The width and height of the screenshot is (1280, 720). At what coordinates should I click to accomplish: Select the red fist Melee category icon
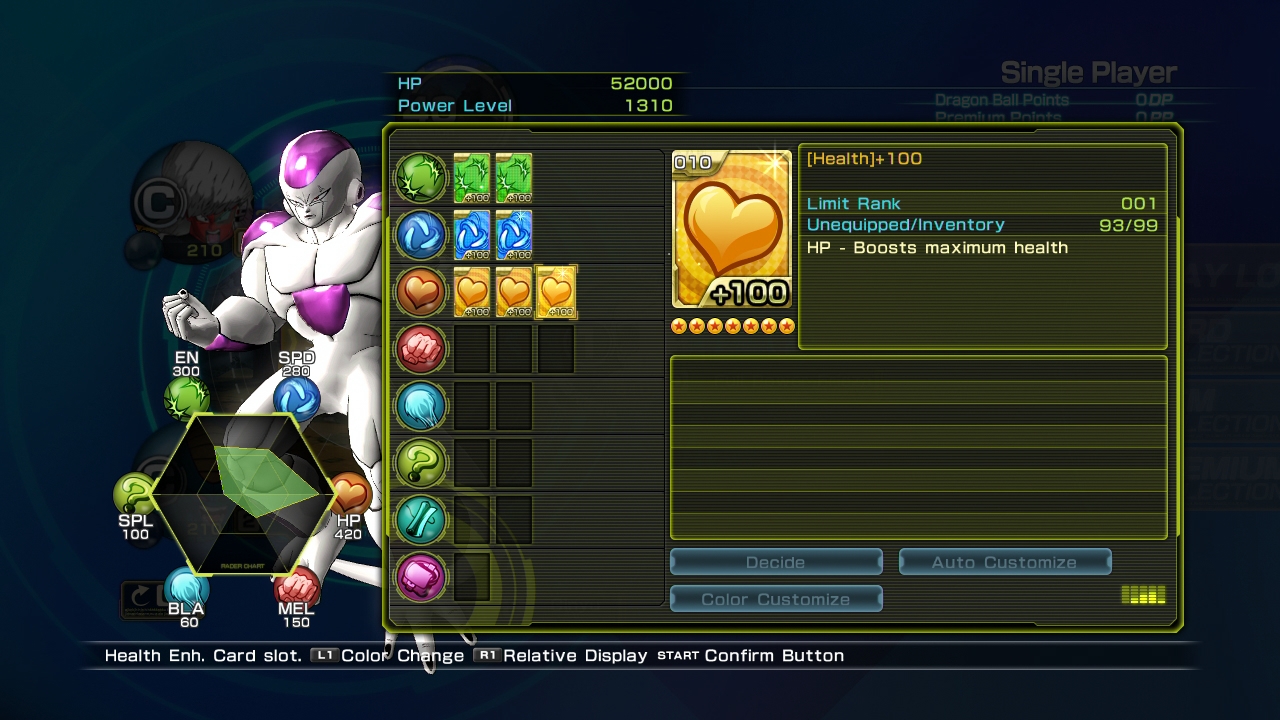click(x=421, y=348)
